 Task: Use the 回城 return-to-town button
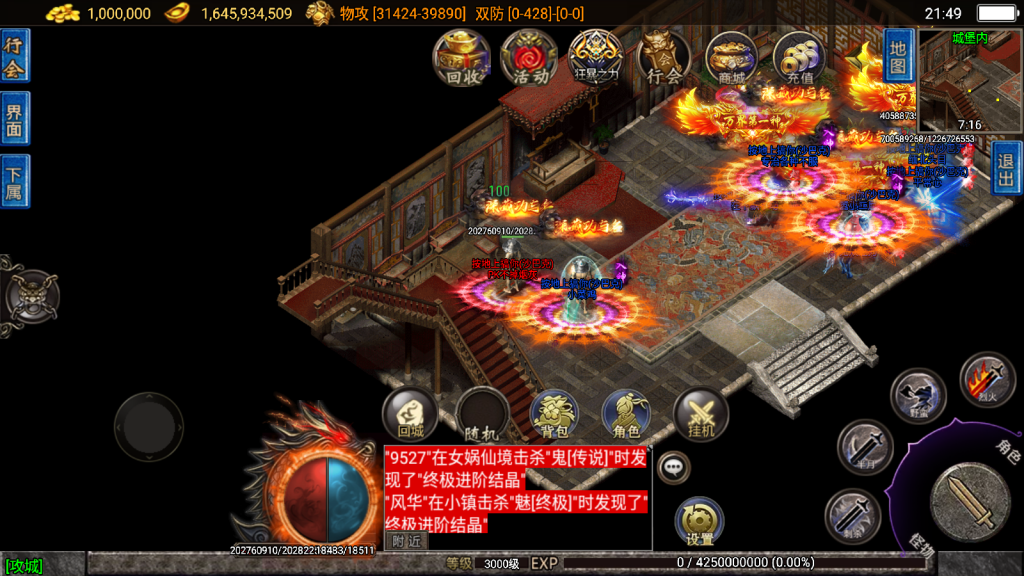[411, 415]
